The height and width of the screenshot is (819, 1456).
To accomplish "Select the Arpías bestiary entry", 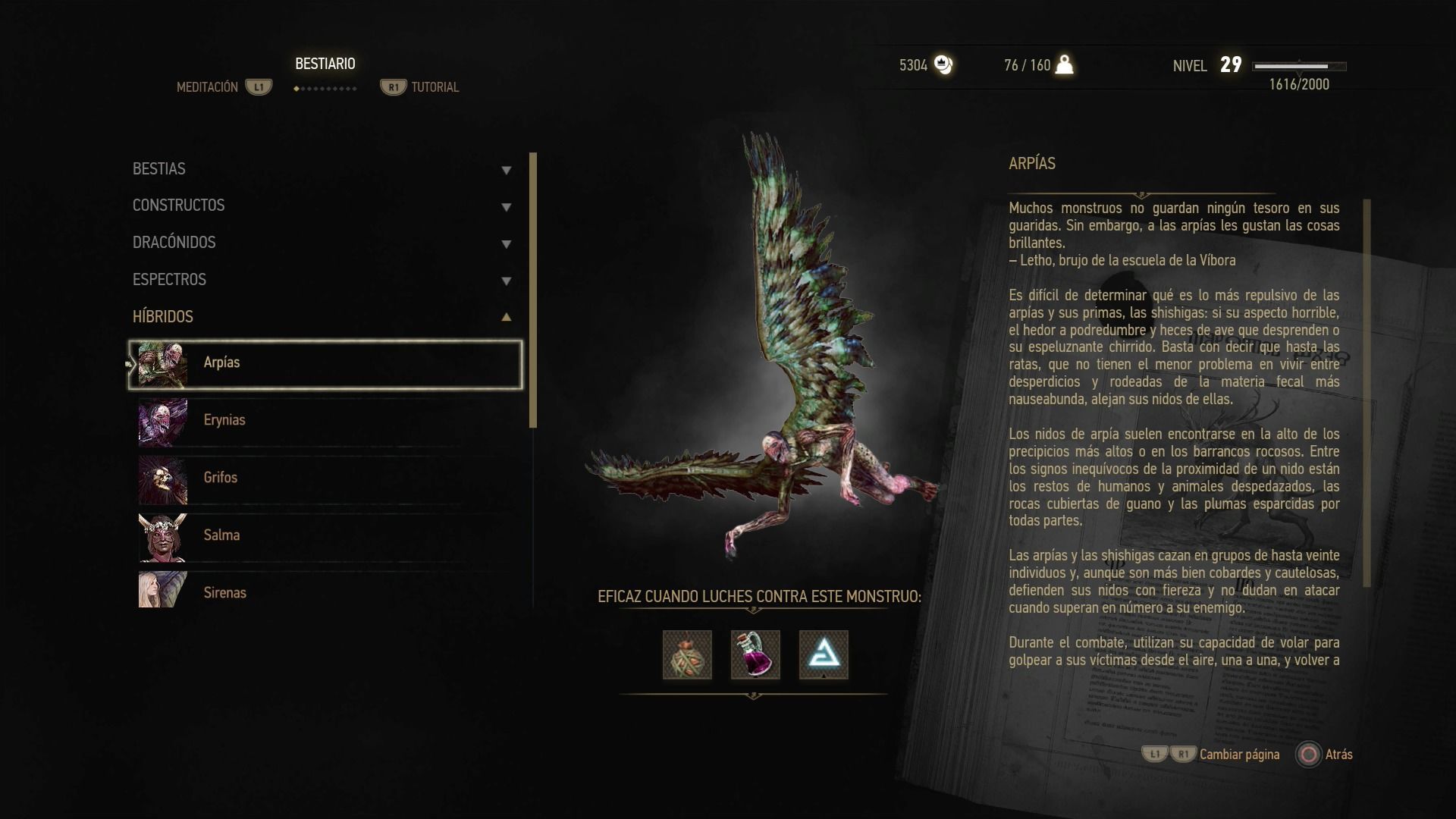I will 325,364.
